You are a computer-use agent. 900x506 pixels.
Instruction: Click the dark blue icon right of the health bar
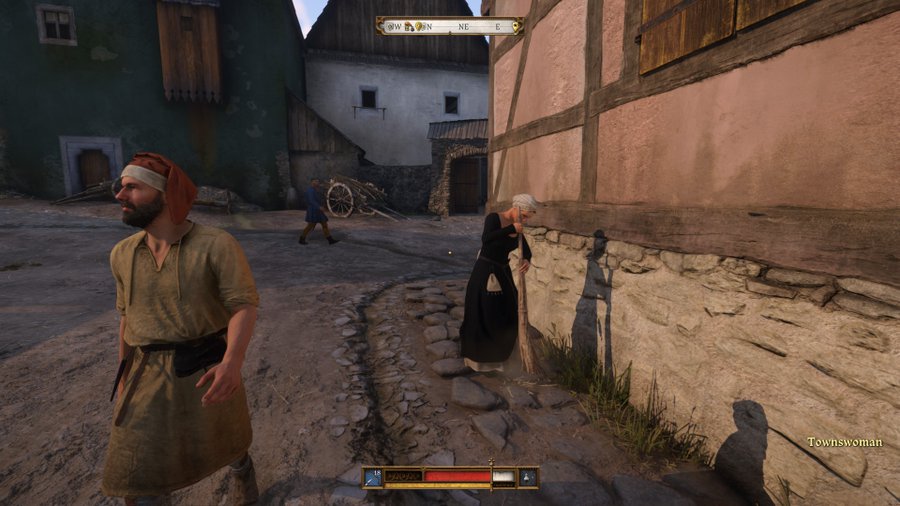pos(527,477)
